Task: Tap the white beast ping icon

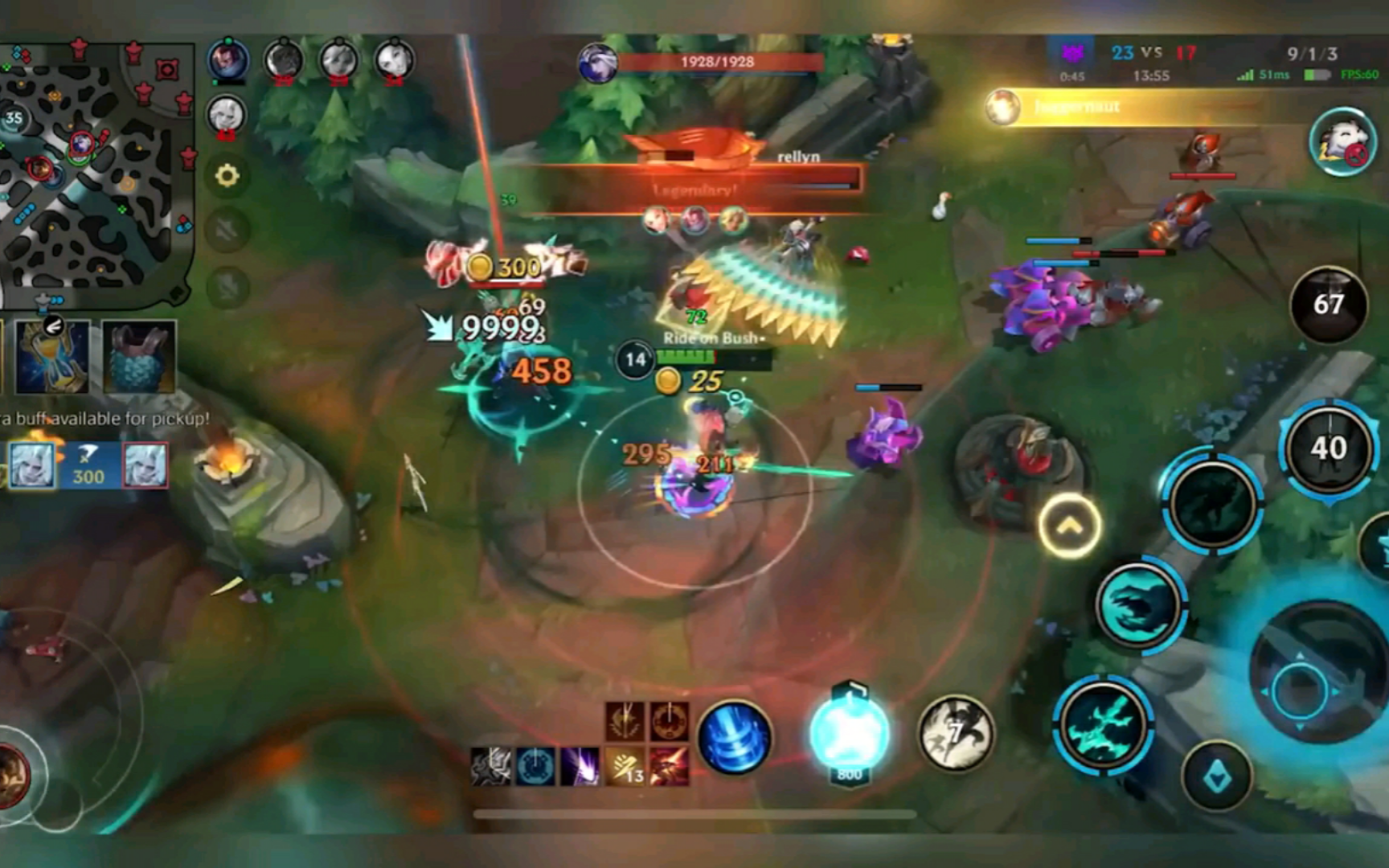Action: tap(1342, 141)
